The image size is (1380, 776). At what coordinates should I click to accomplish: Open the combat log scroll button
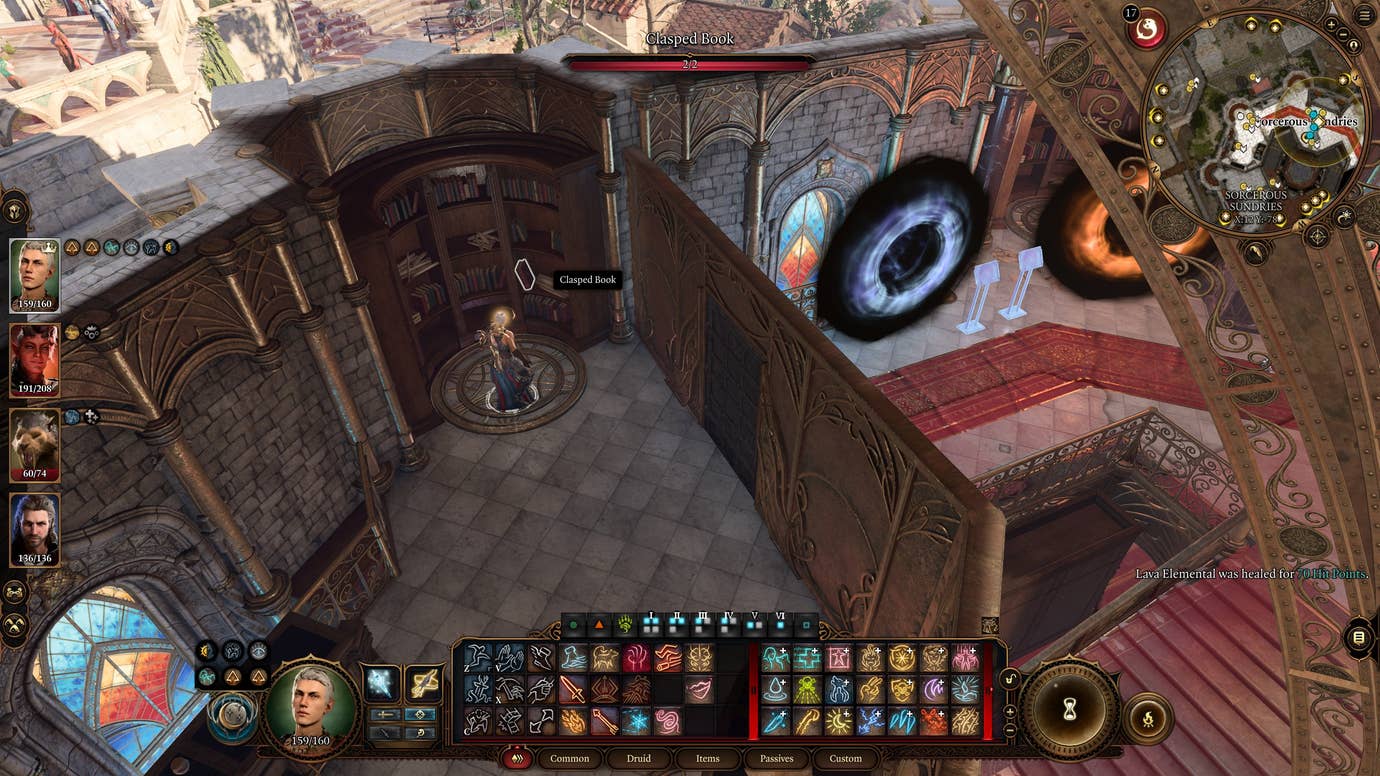click(1358, 637)
